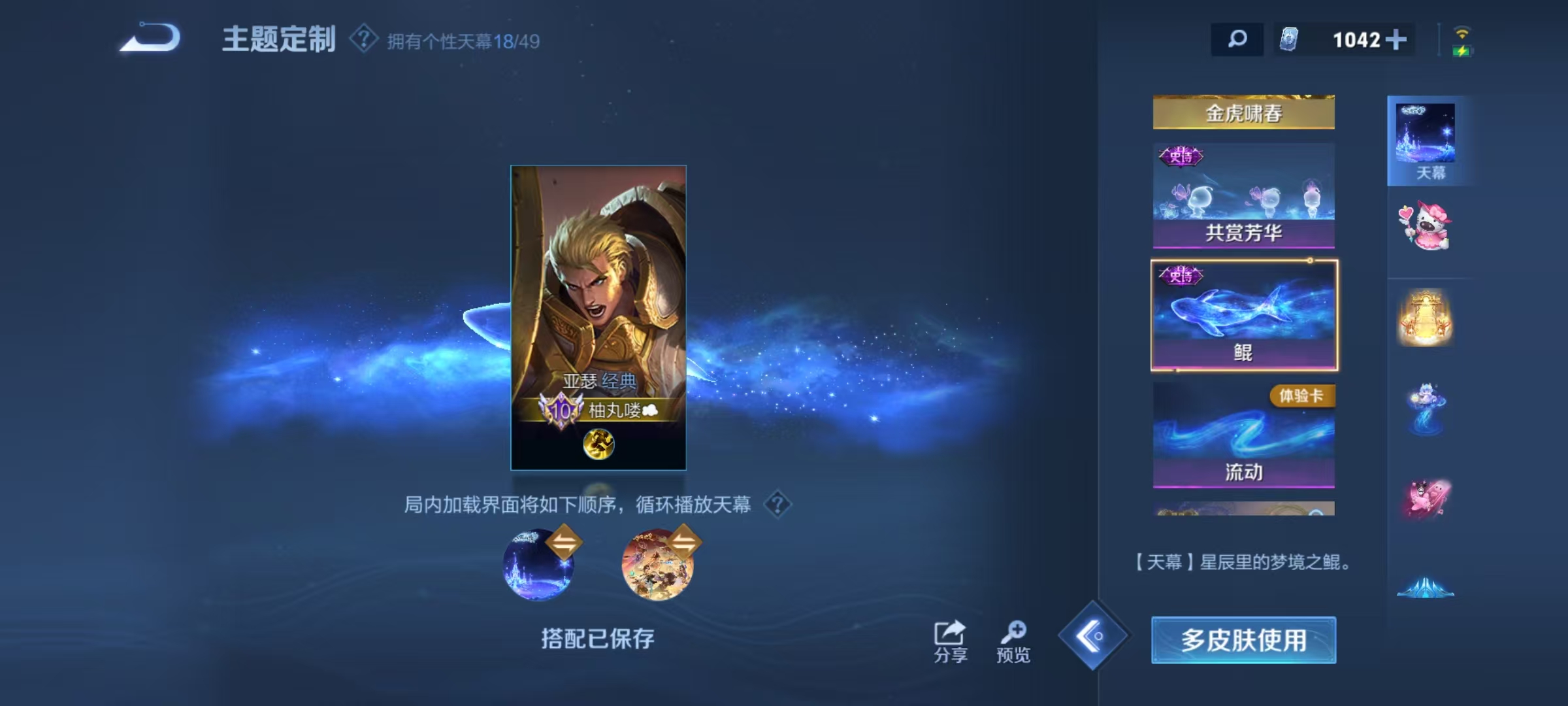Open the share icon near bottom toolbar
The height and width of the screenshot is (706, 1568).
coord(951,634)
